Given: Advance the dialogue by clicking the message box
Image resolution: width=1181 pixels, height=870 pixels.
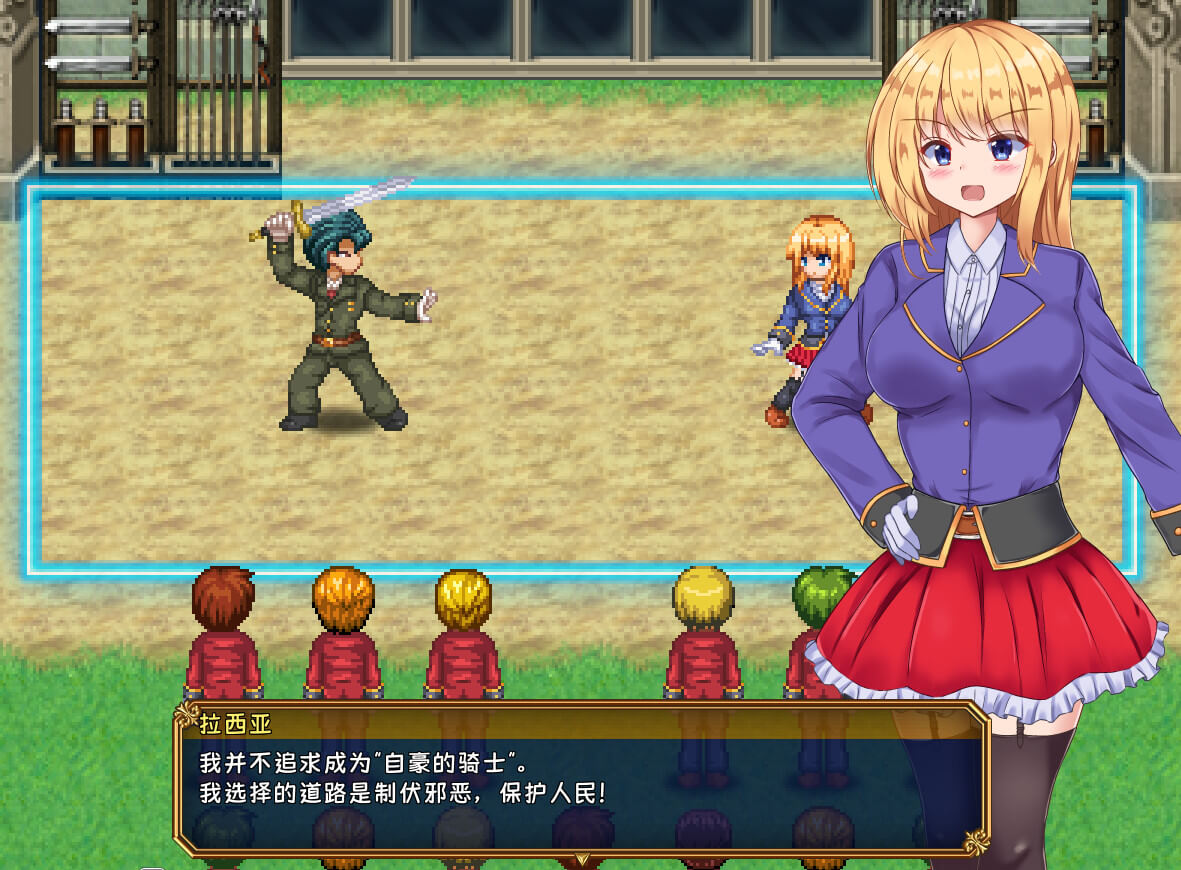Looking at the screenshot, I should tap(580, 780).
